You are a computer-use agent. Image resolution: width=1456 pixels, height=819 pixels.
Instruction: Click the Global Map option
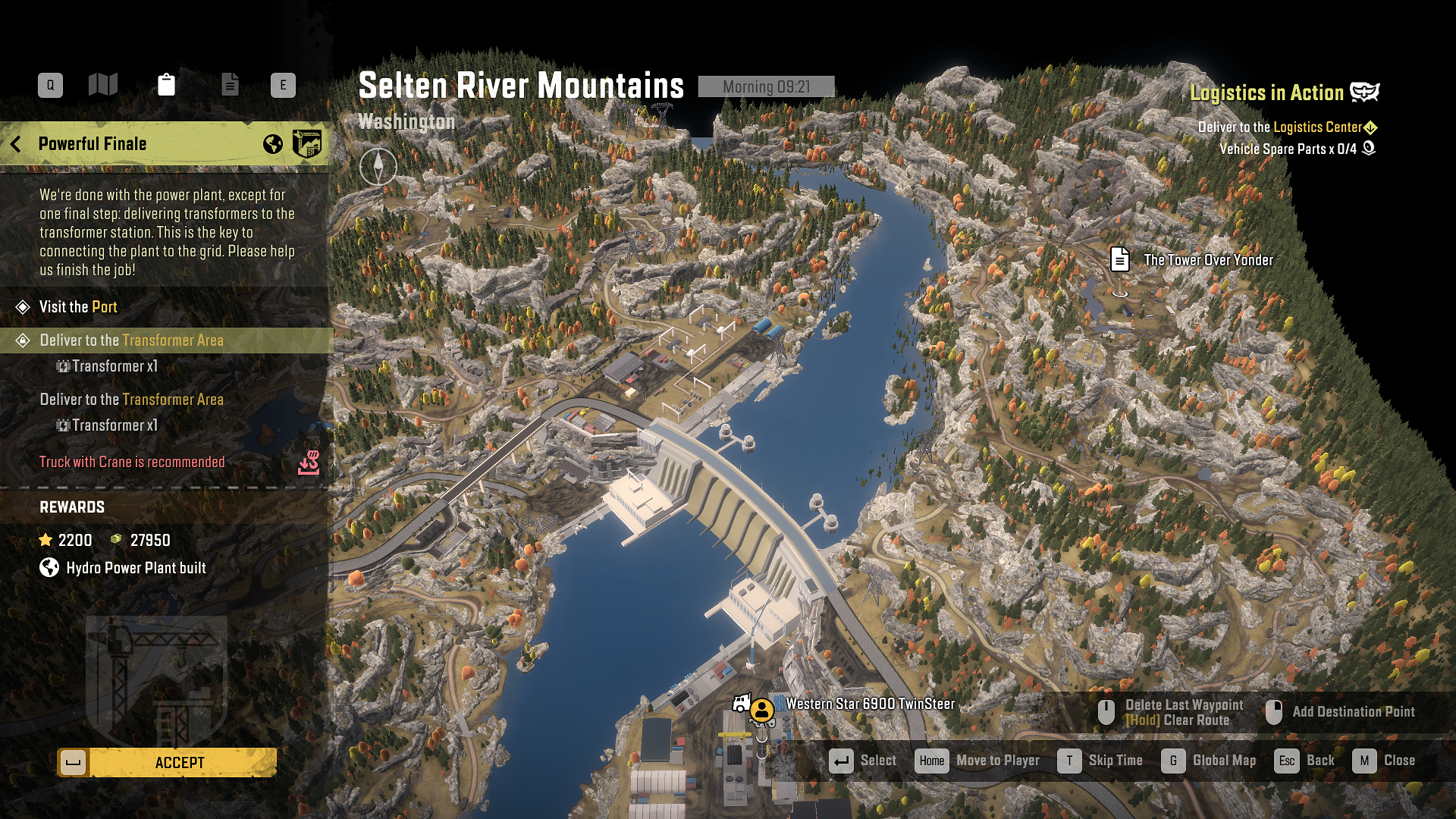(1210, 761)
